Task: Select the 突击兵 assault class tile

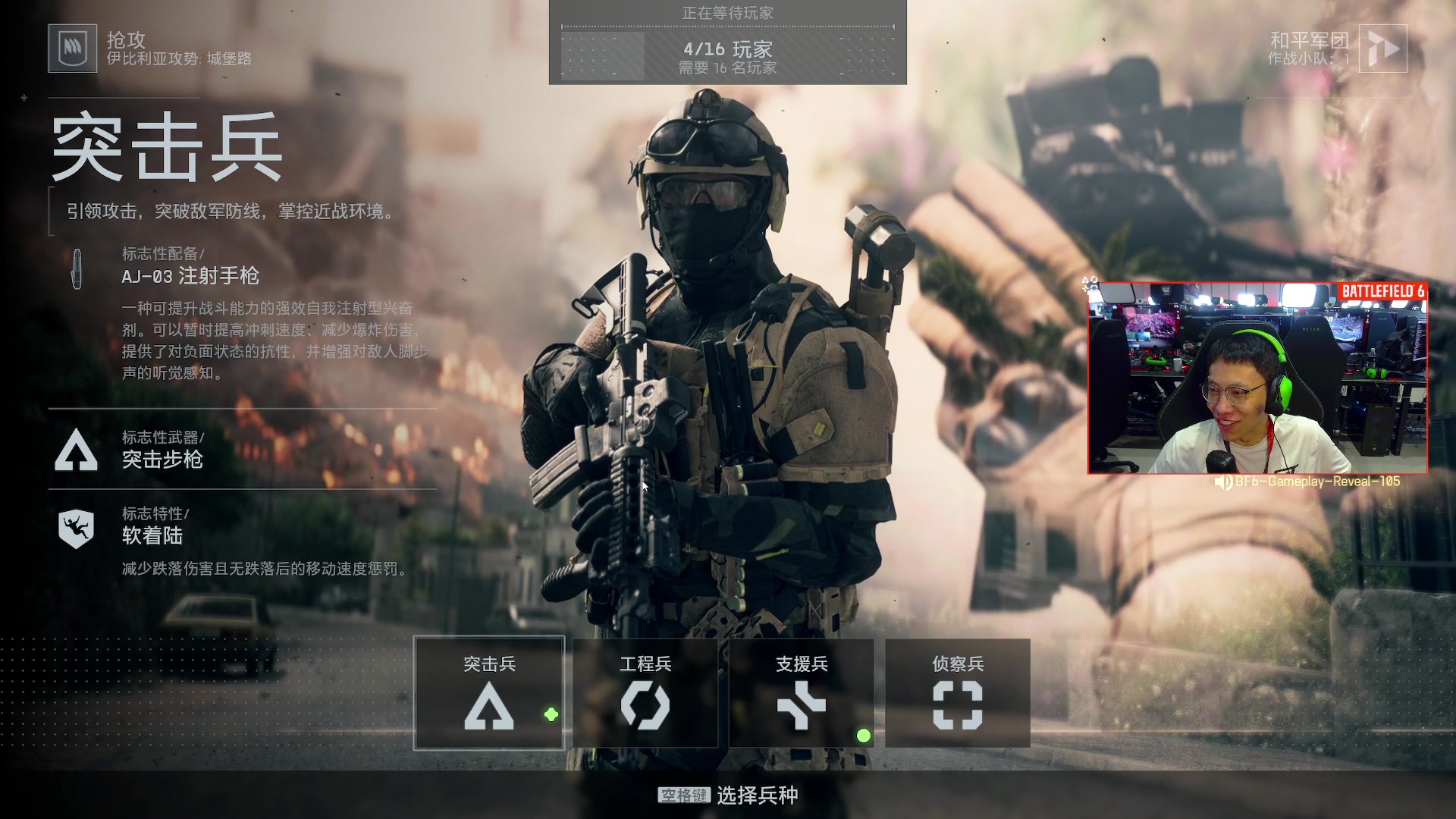Action: 489,693
